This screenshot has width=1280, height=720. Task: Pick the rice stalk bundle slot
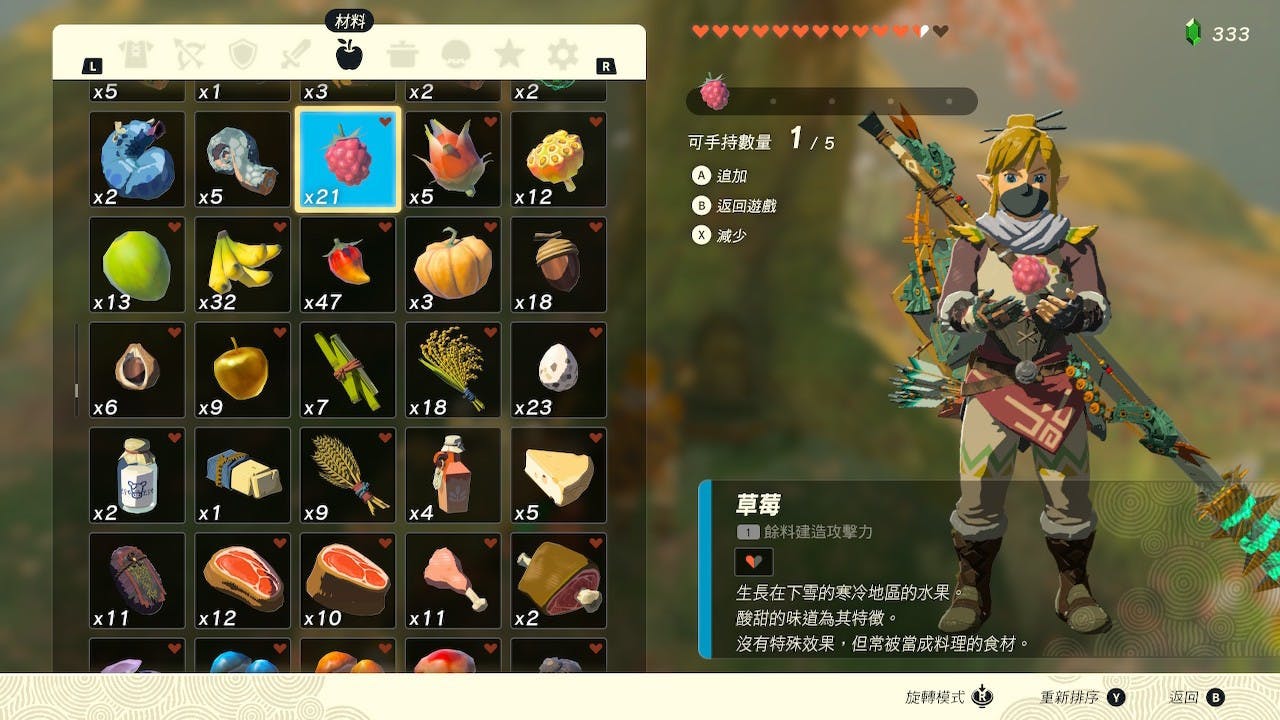click(453, 370)
